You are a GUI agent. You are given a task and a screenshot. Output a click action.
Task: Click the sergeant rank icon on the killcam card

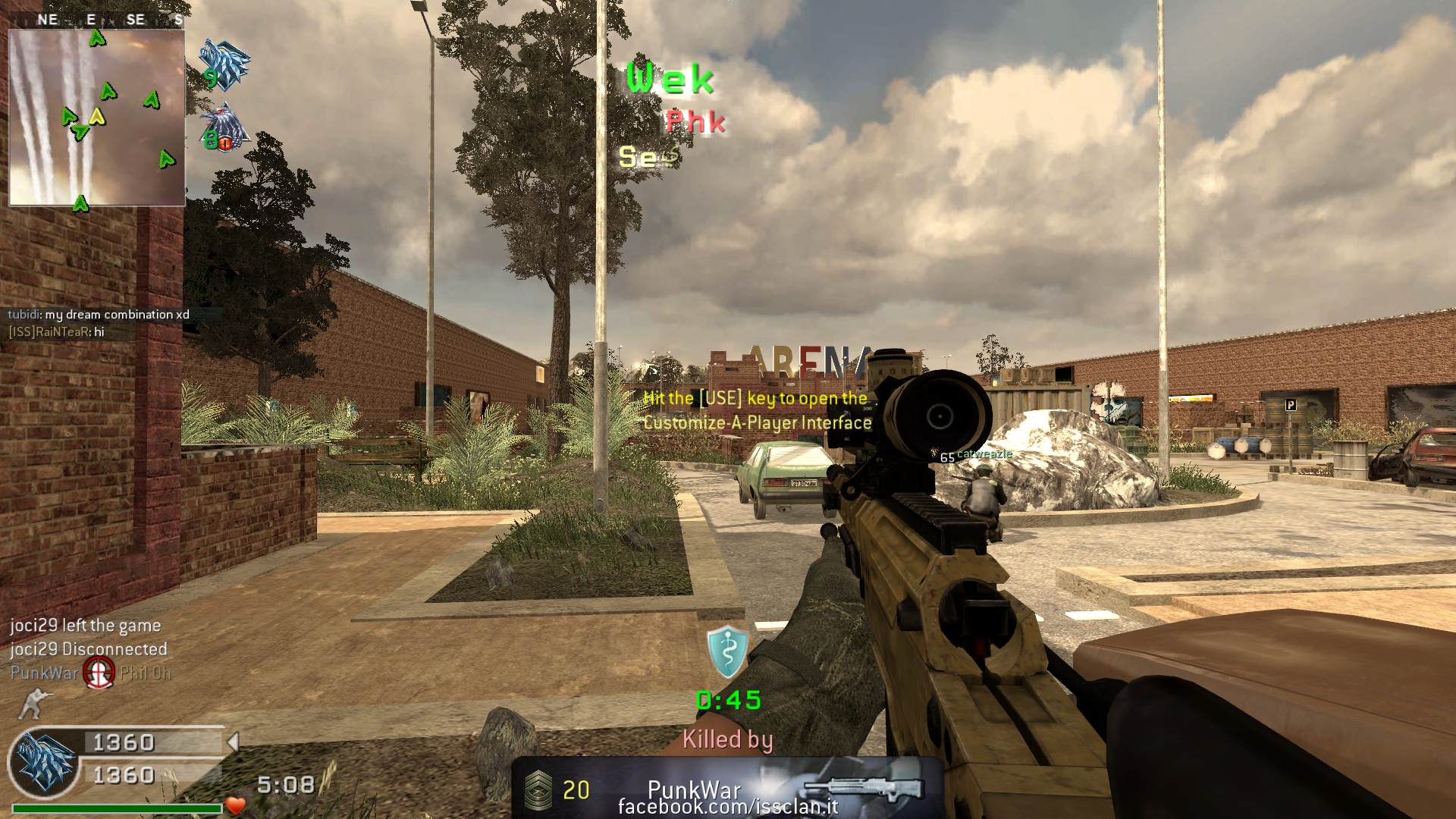coord(538,789)
